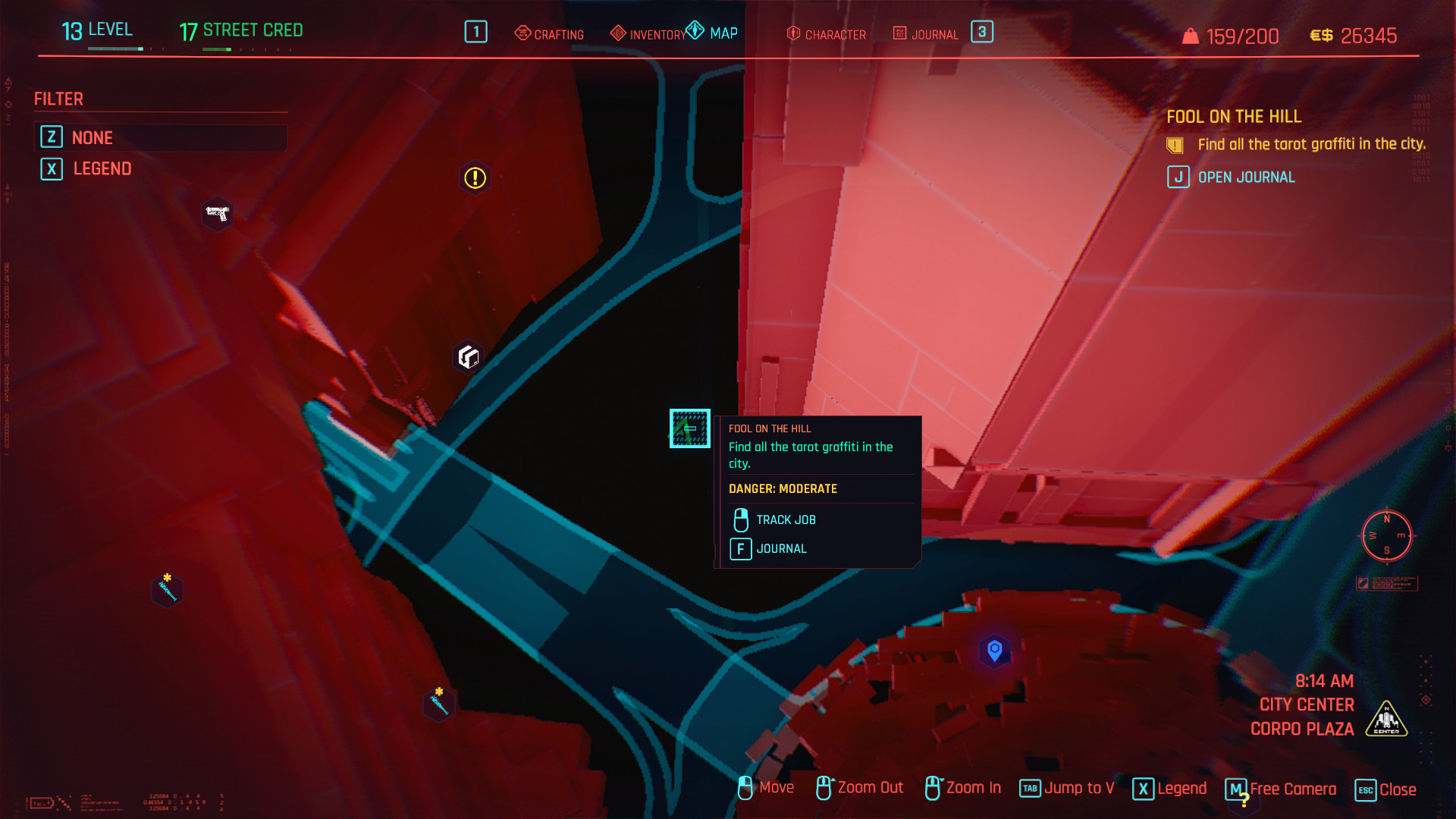Screen dimensions: 1456x819
Task: Close the map screen
Action: (1385, 789)
